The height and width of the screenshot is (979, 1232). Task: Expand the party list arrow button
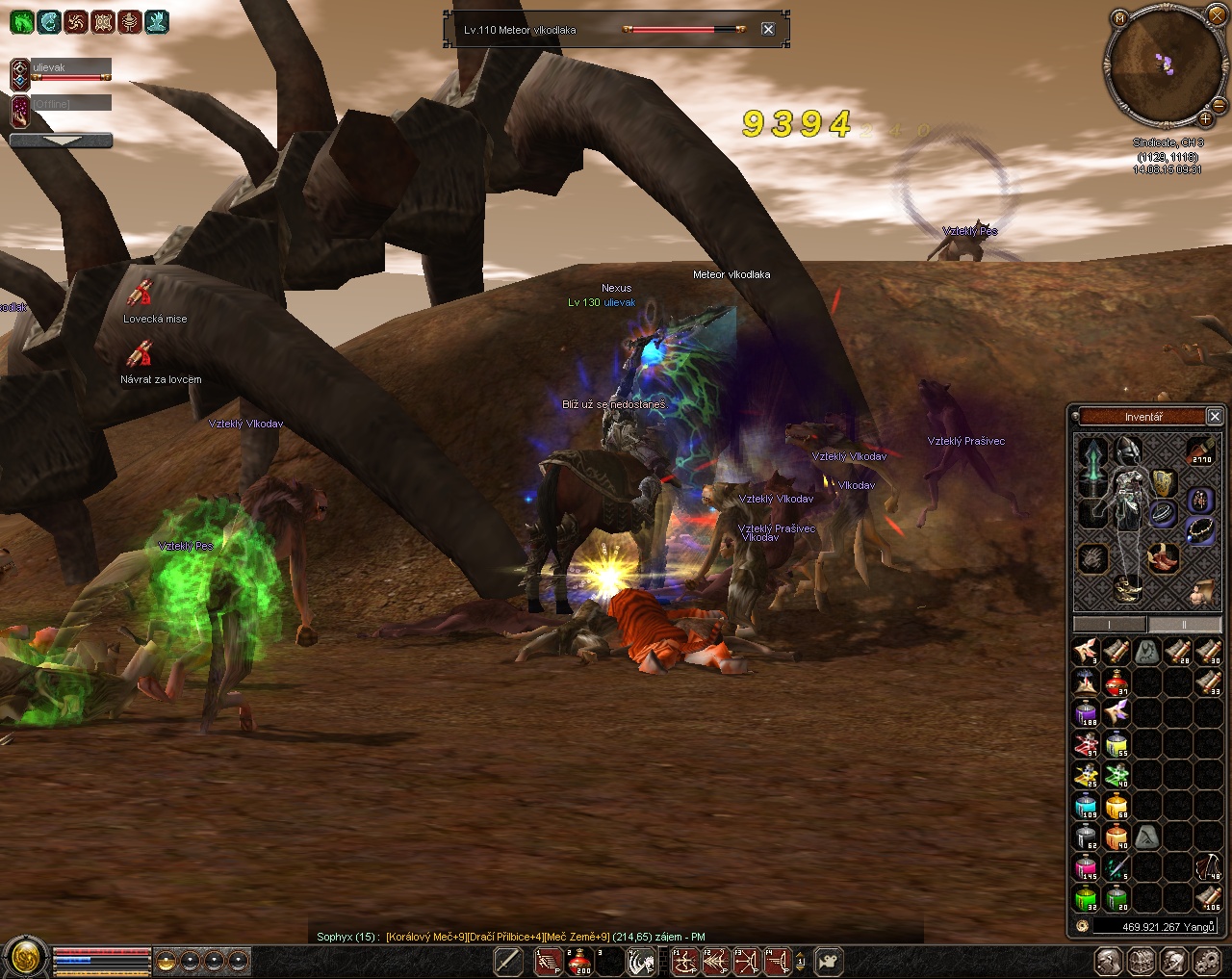(61, 141)
